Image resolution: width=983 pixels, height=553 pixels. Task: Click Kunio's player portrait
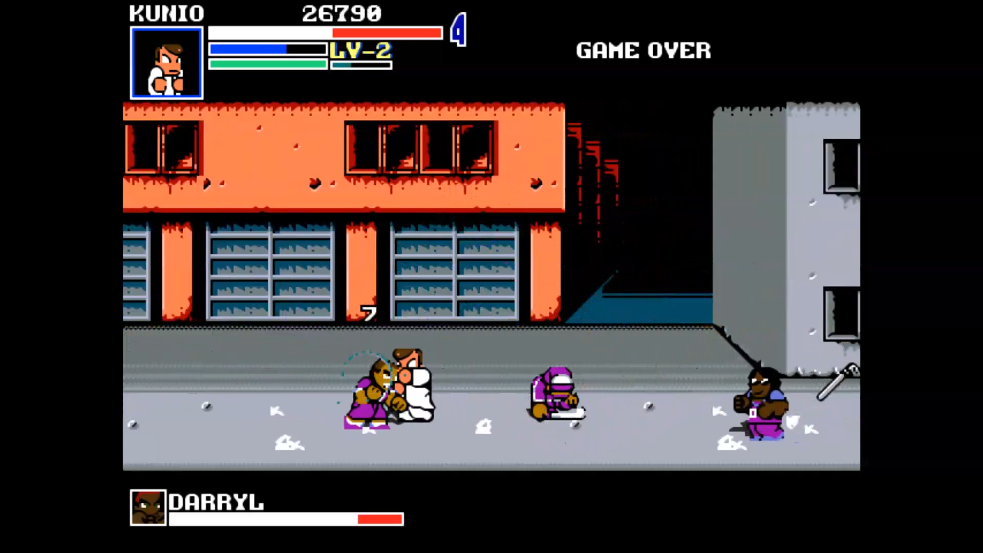(166, 63)
